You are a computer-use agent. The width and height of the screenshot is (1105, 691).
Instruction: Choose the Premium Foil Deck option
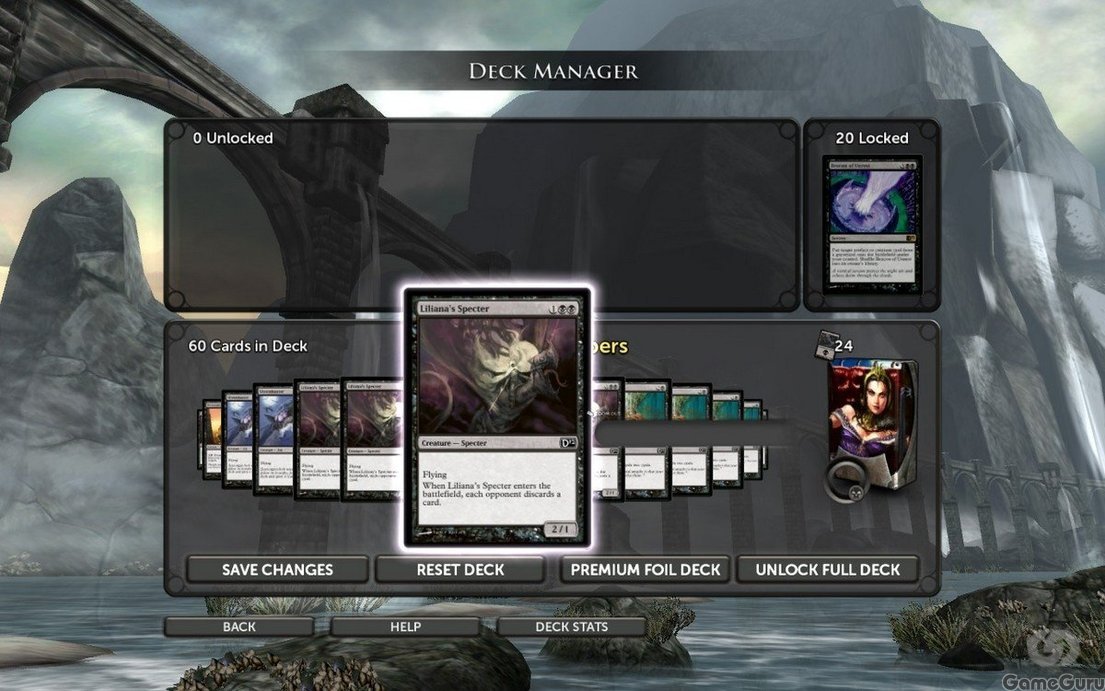tap(645, 570)
